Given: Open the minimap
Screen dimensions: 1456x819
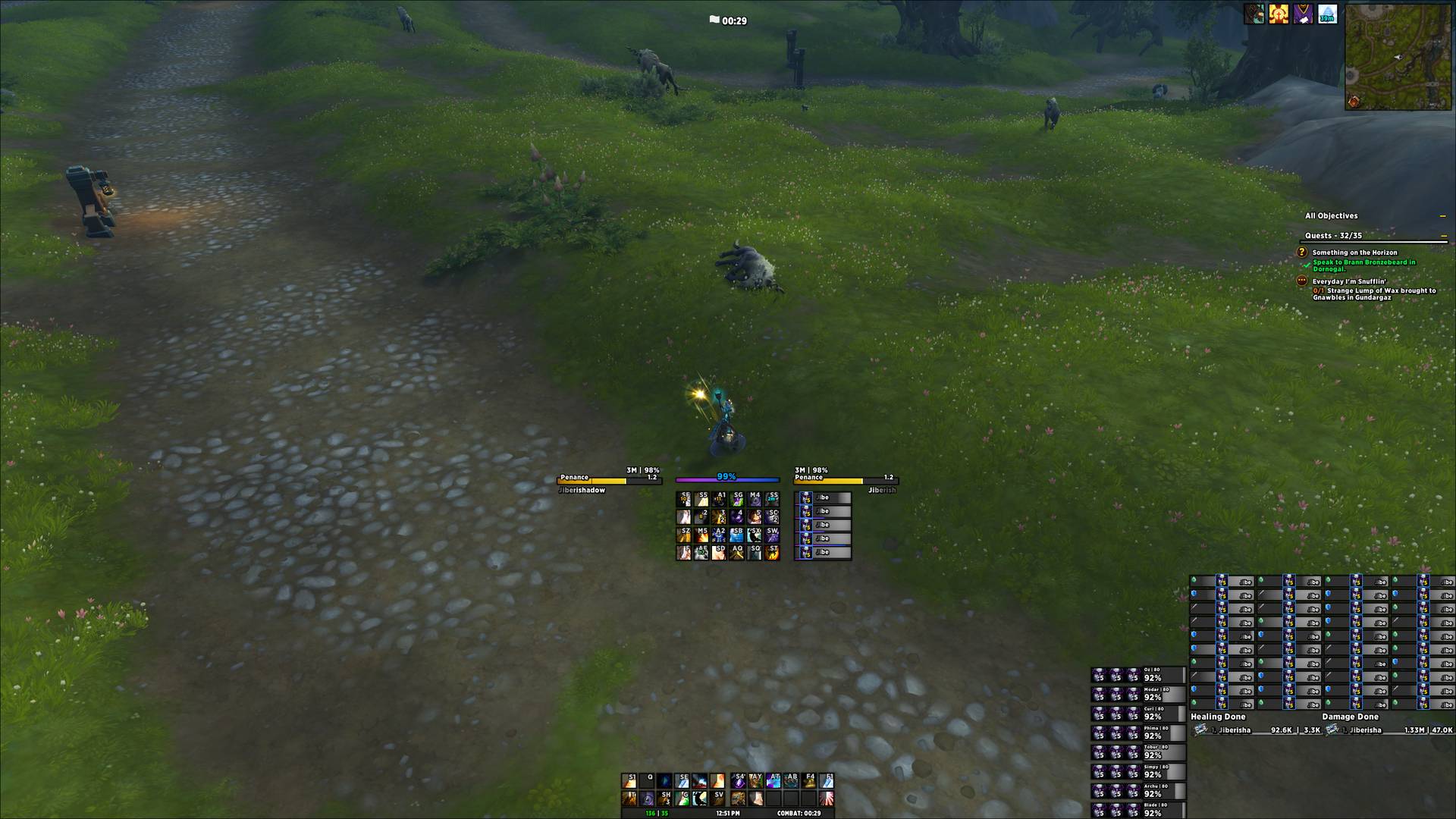Looking at the screenshot, I should click(x=1398, y=57).
